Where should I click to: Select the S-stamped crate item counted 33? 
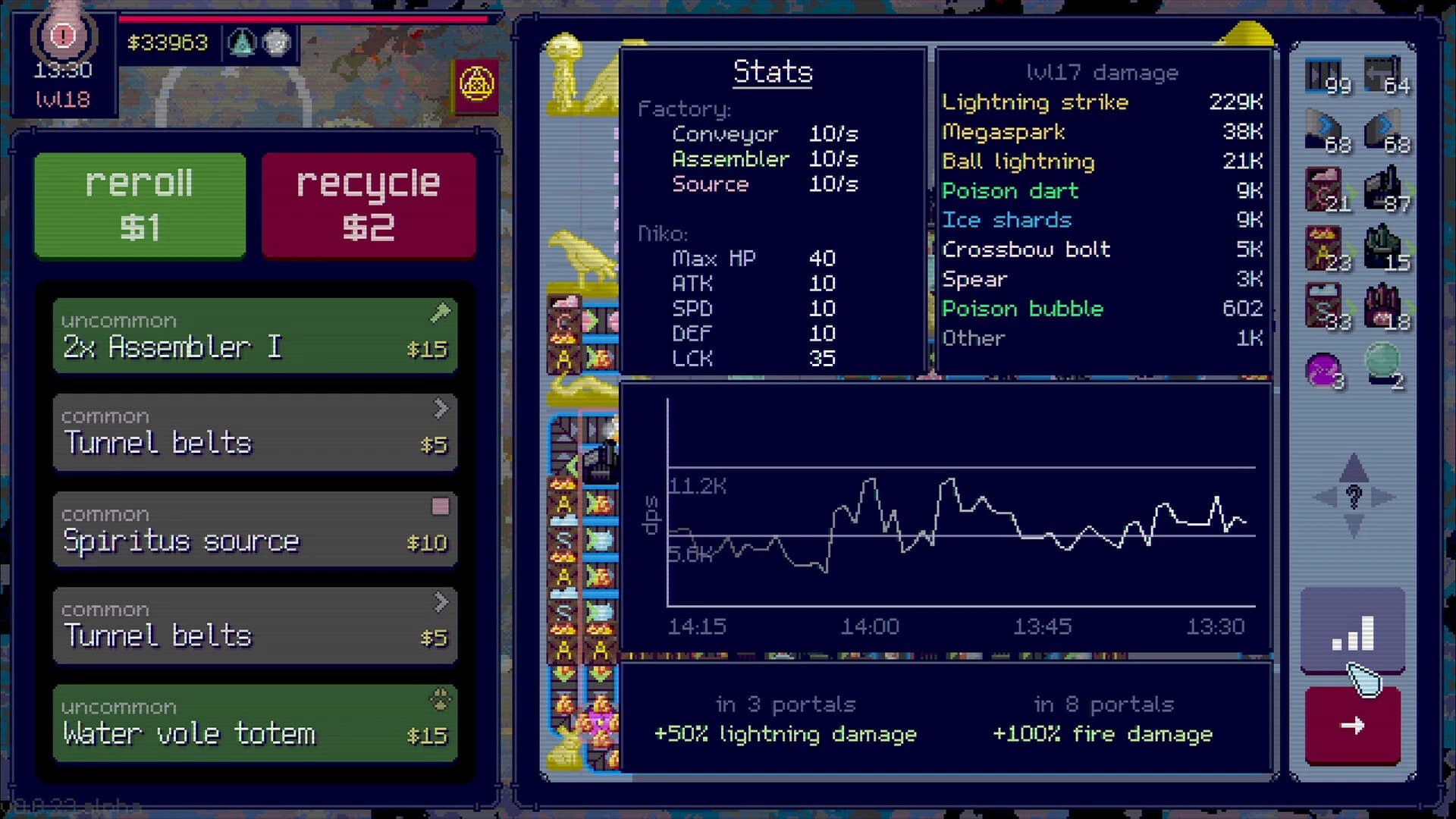1322,302
